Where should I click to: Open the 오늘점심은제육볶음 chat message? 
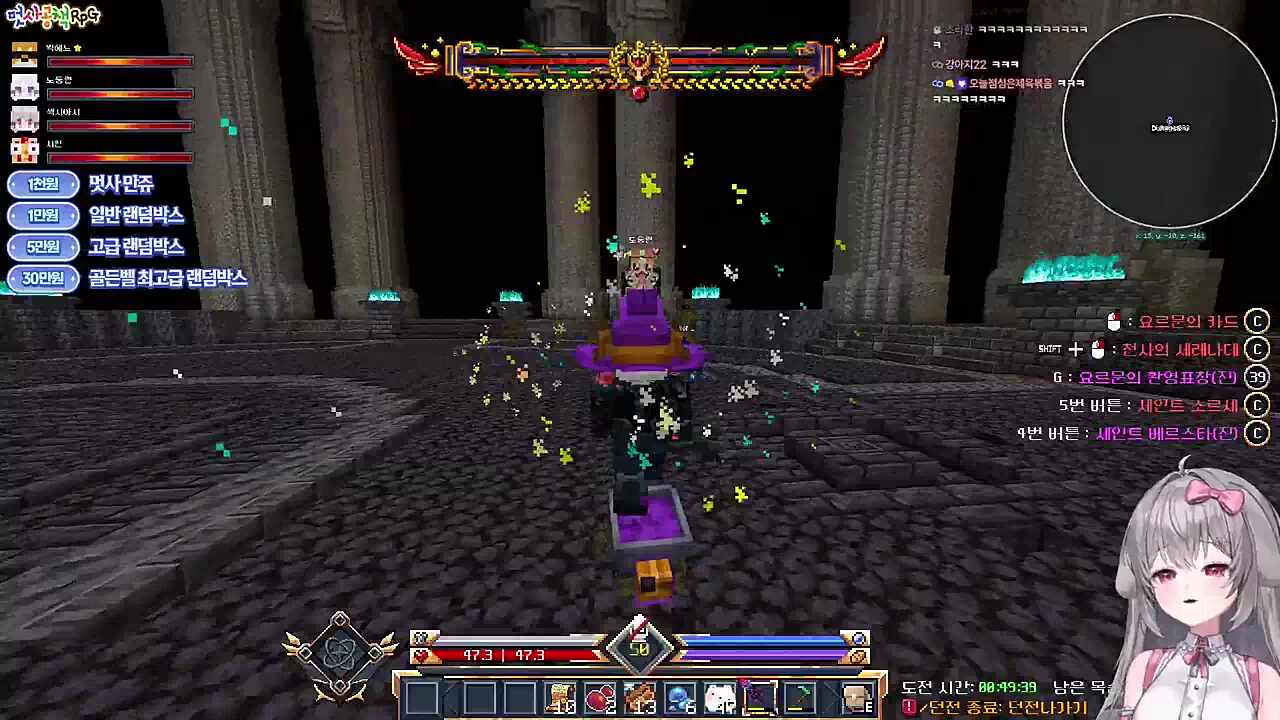click(x=1010, y=84)
